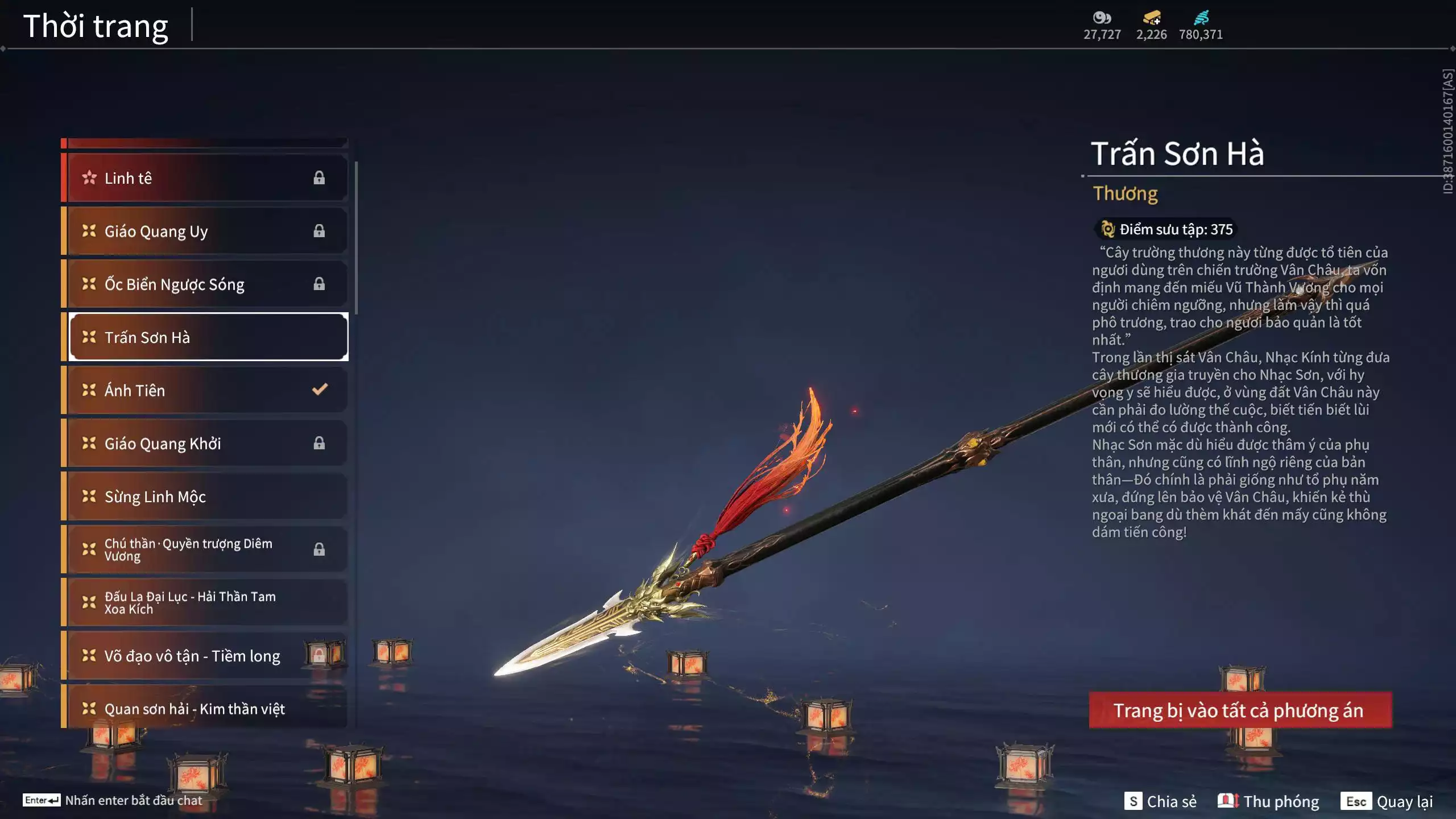The width and height of the screenshot is (1456, 819).
Task: Select Giáo Quang Khởi locked skin
Action: tap(205, 443)
